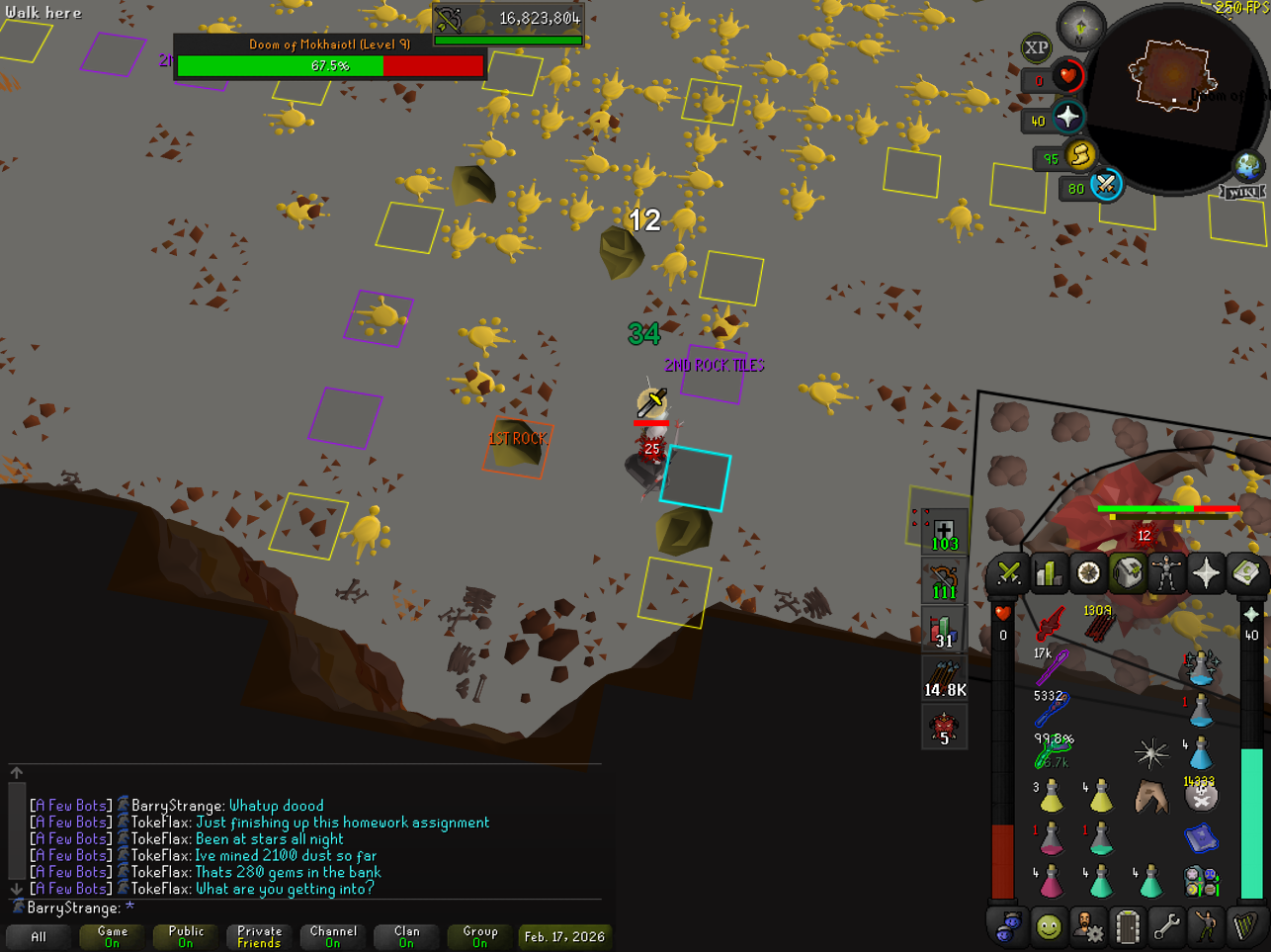1271x952 pixels.
Task: Select the rune pouch in inventory
Action: (1201, 880)
